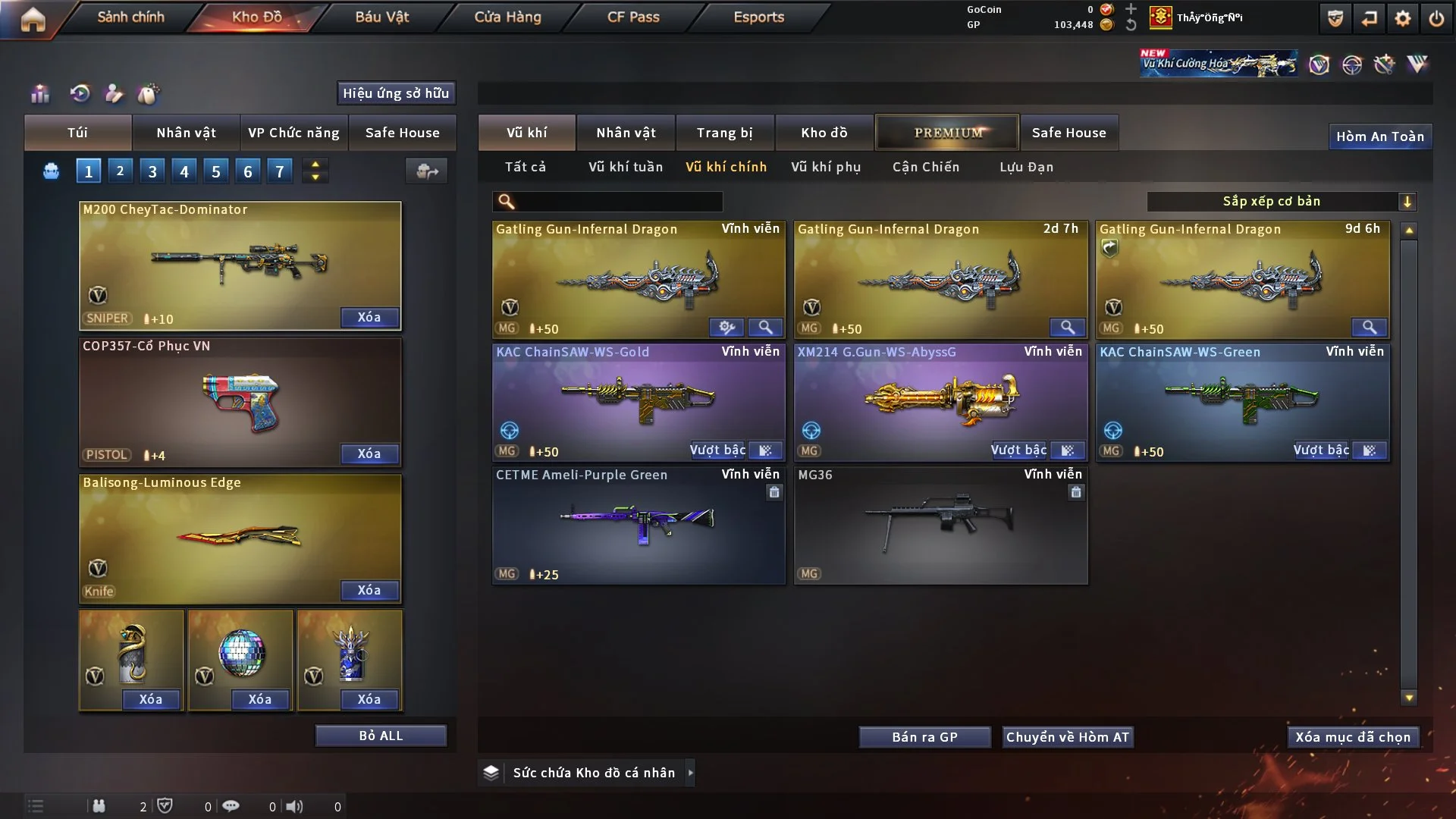Click Vượt bậc on KAC ChainSAW-WS-Gold
The image size is (1456, 819).
(x=717, y=450)
